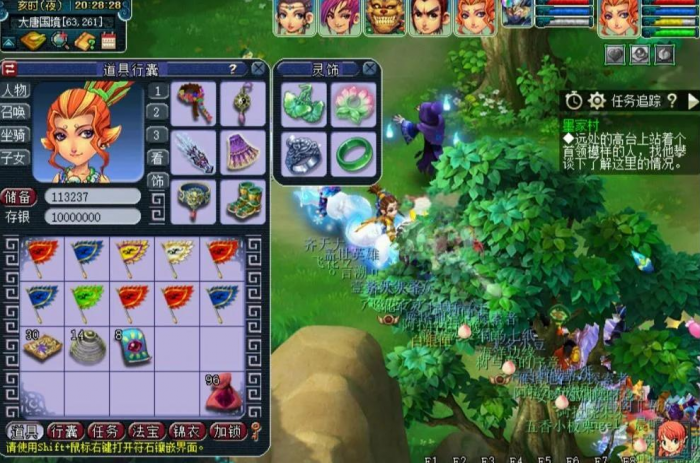Select the green jade ring accessory
This screenshot has width=700, height=463.
pyautogui.click(x=352, y=152)
